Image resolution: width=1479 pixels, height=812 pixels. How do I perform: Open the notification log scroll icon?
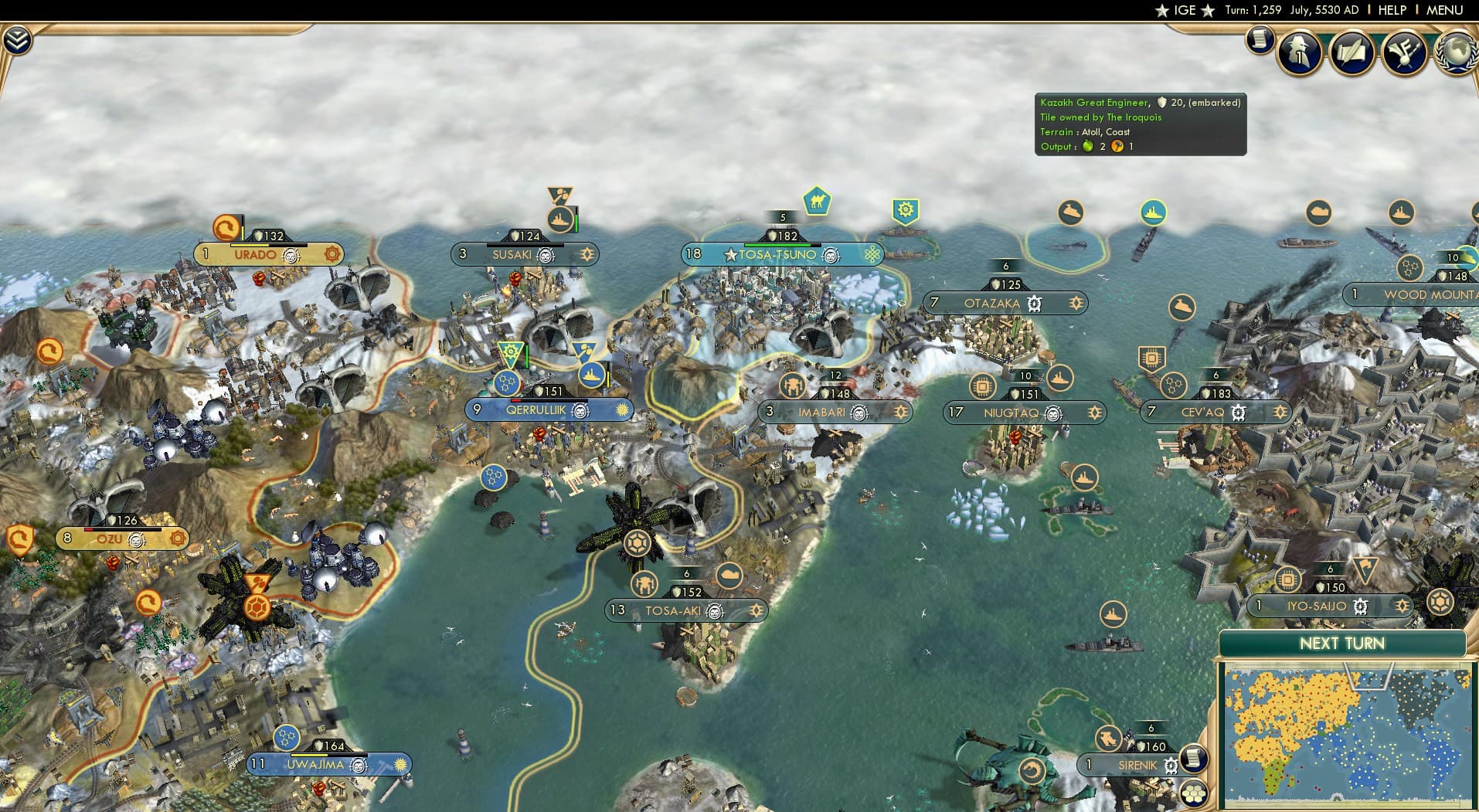(1260, 40)
